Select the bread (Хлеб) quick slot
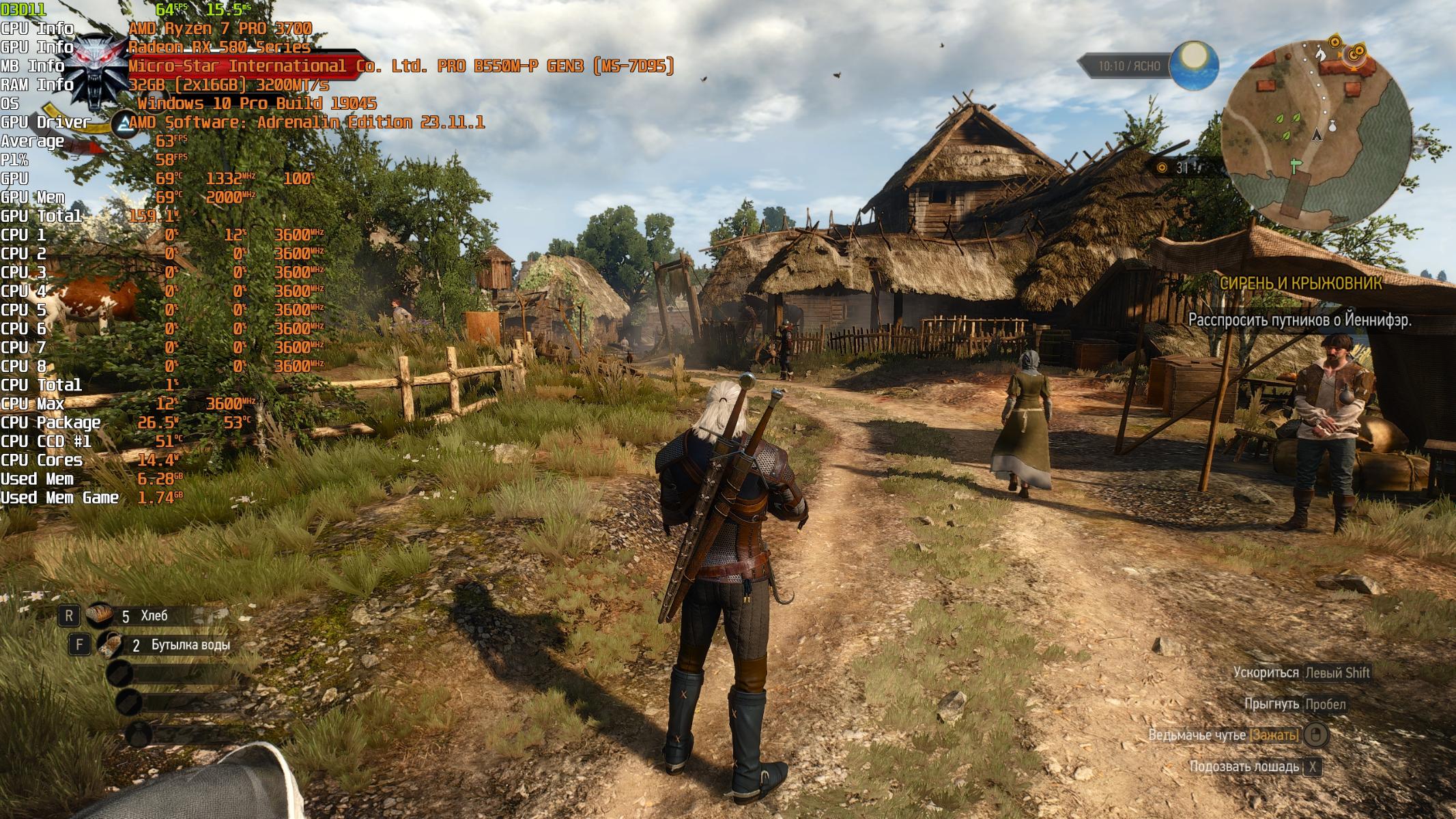The width and height of the screenshot is (1456, 819). 100,616
